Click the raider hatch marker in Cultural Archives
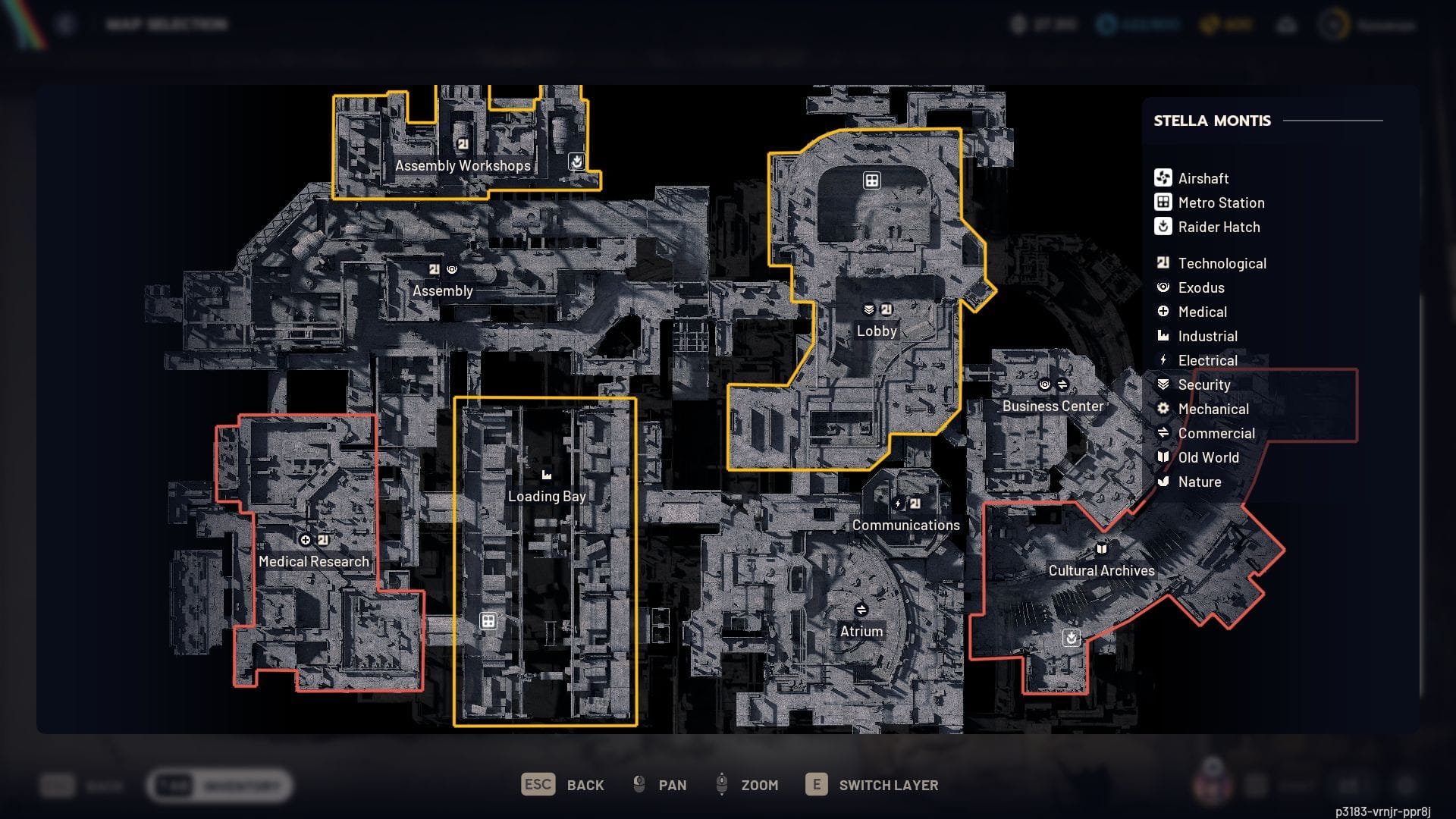 (1070, 638)
